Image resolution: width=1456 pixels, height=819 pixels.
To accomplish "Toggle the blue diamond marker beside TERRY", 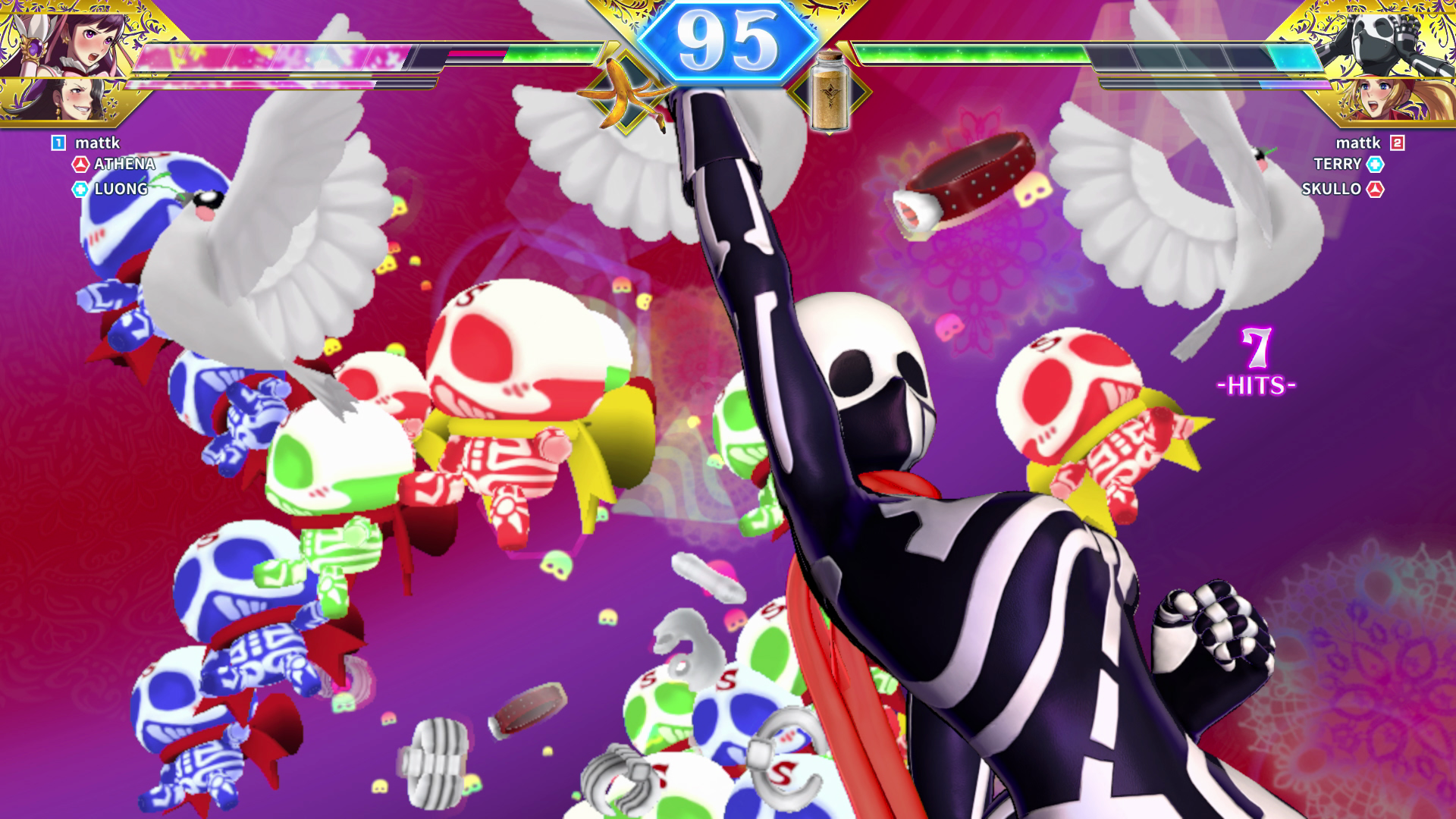I will 1375,164.
